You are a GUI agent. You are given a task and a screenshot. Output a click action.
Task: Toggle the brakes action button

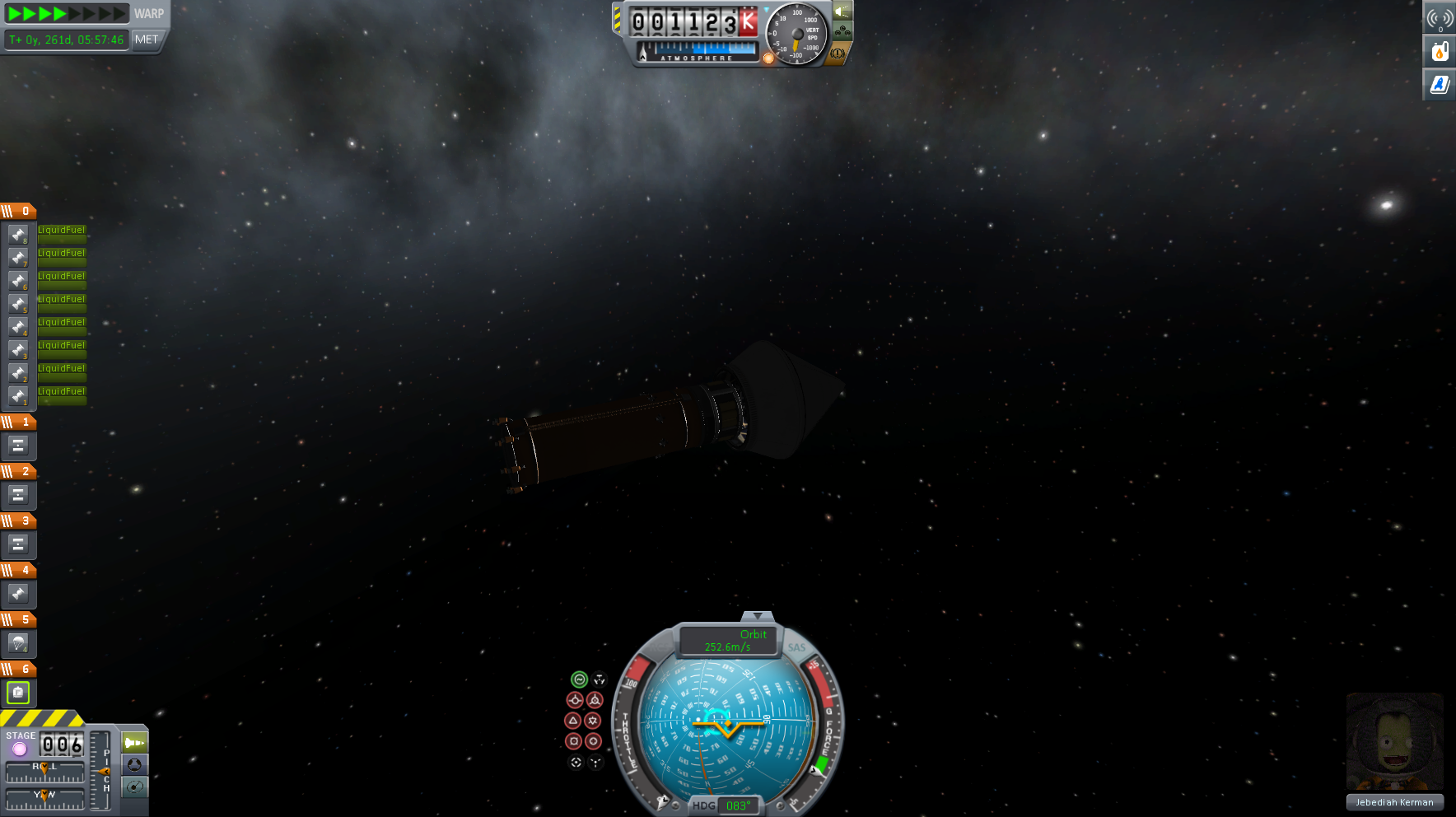(x=838, y=54)
